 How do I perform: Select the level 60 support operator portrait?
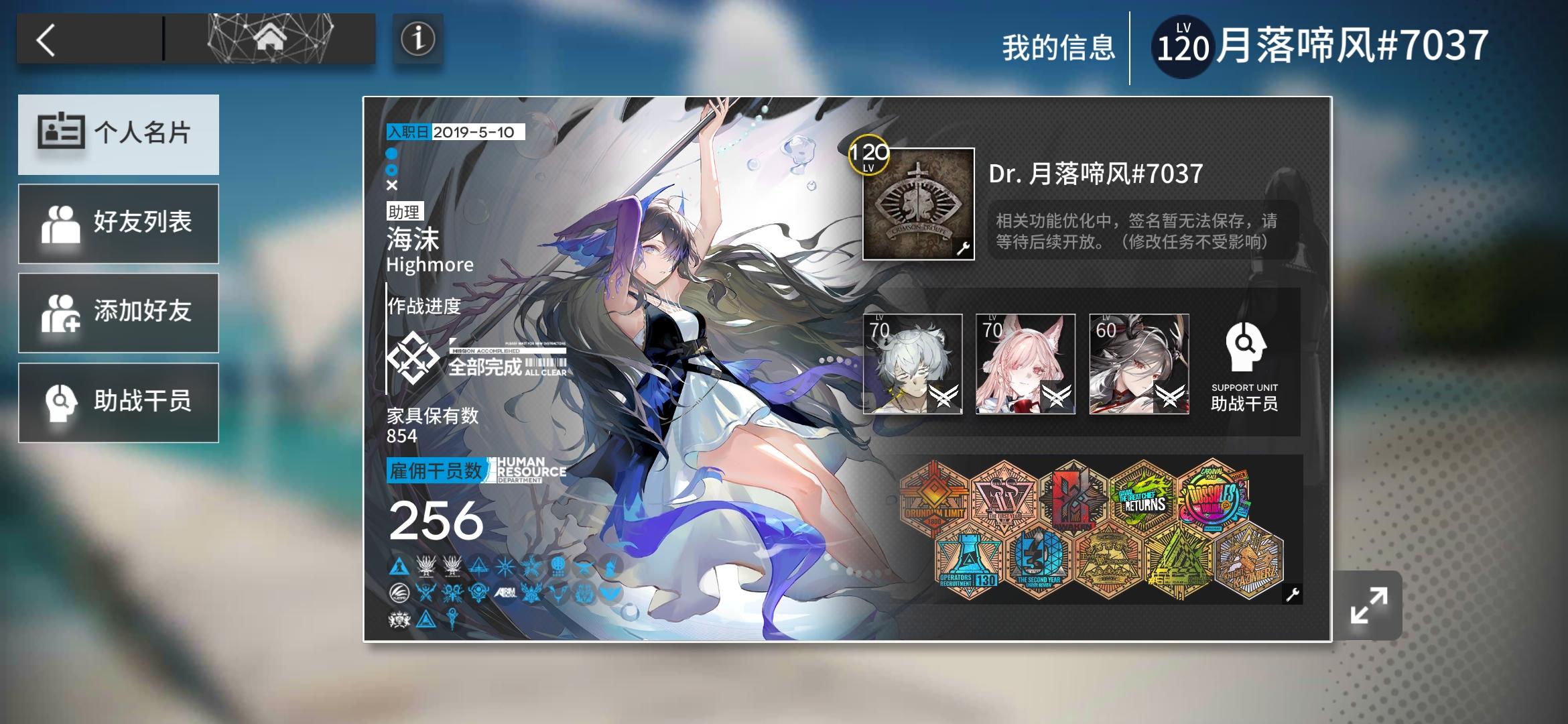pyautogui.click(x=1139, y=364)
